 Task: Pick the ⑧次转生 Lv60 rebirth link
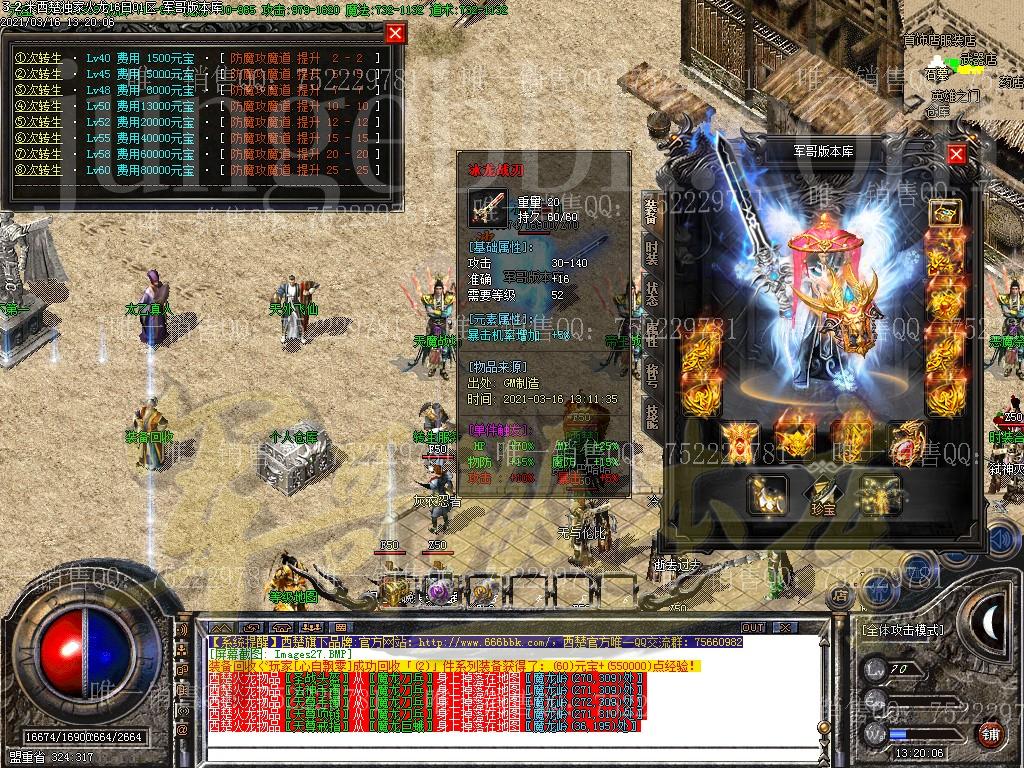click(x=38, y=170)
